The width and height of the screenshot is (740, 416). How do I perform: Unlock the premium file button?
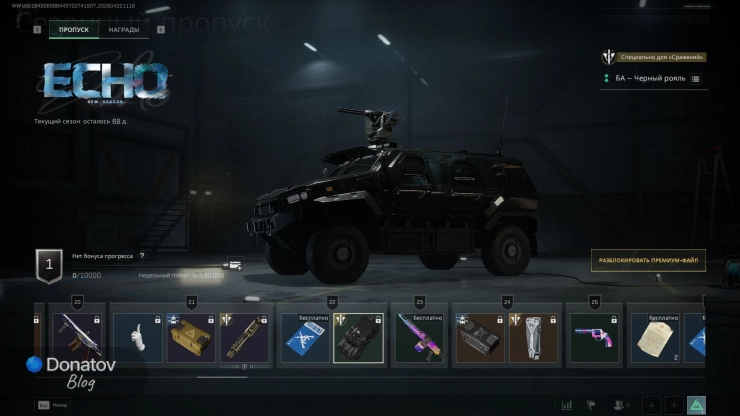[647, 261]
